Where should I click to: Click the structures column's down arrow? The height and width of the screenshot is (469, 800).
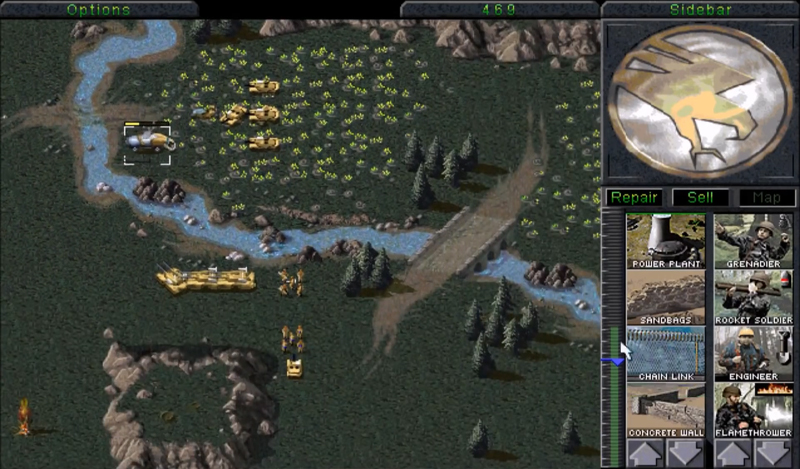pyautogui.click(x=687, y=453)
